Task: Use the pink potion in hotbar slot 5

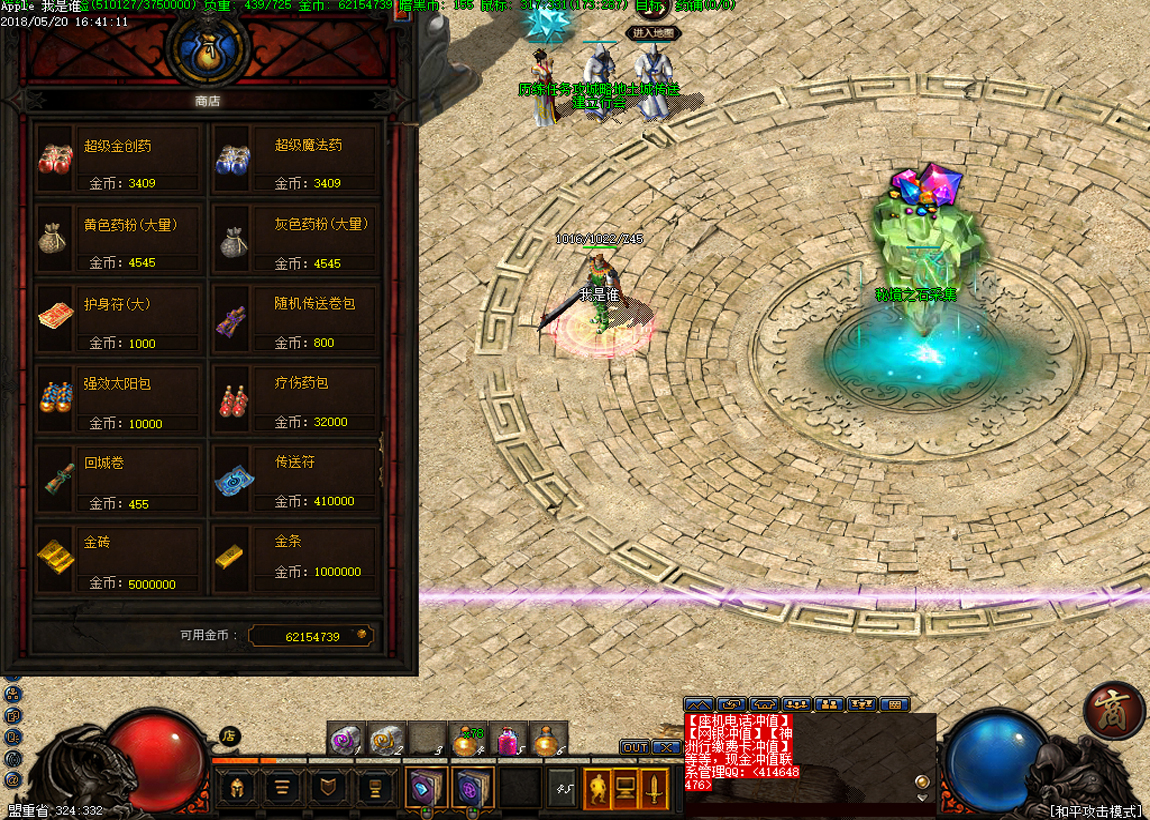Action: pos(510,740)
